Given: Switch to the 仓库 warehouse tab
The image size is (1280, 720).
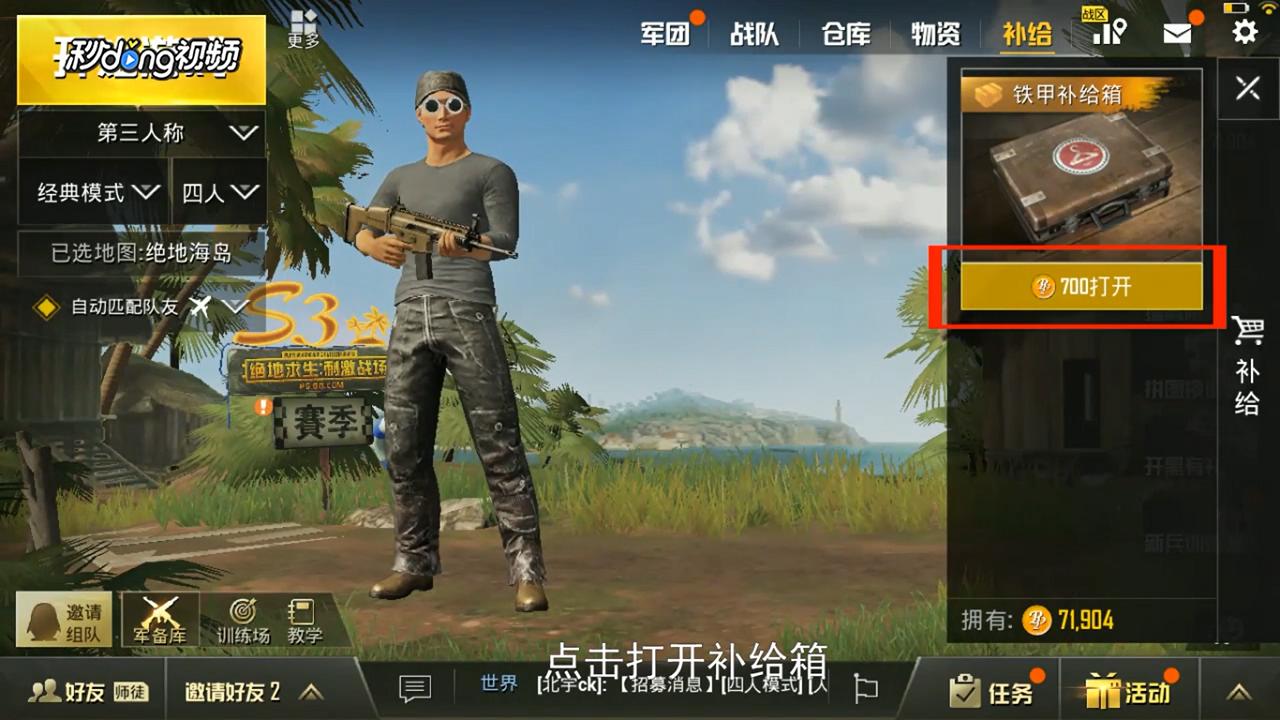Looking at the screenshot, I should pyautogui.click(x=845, y=32).
